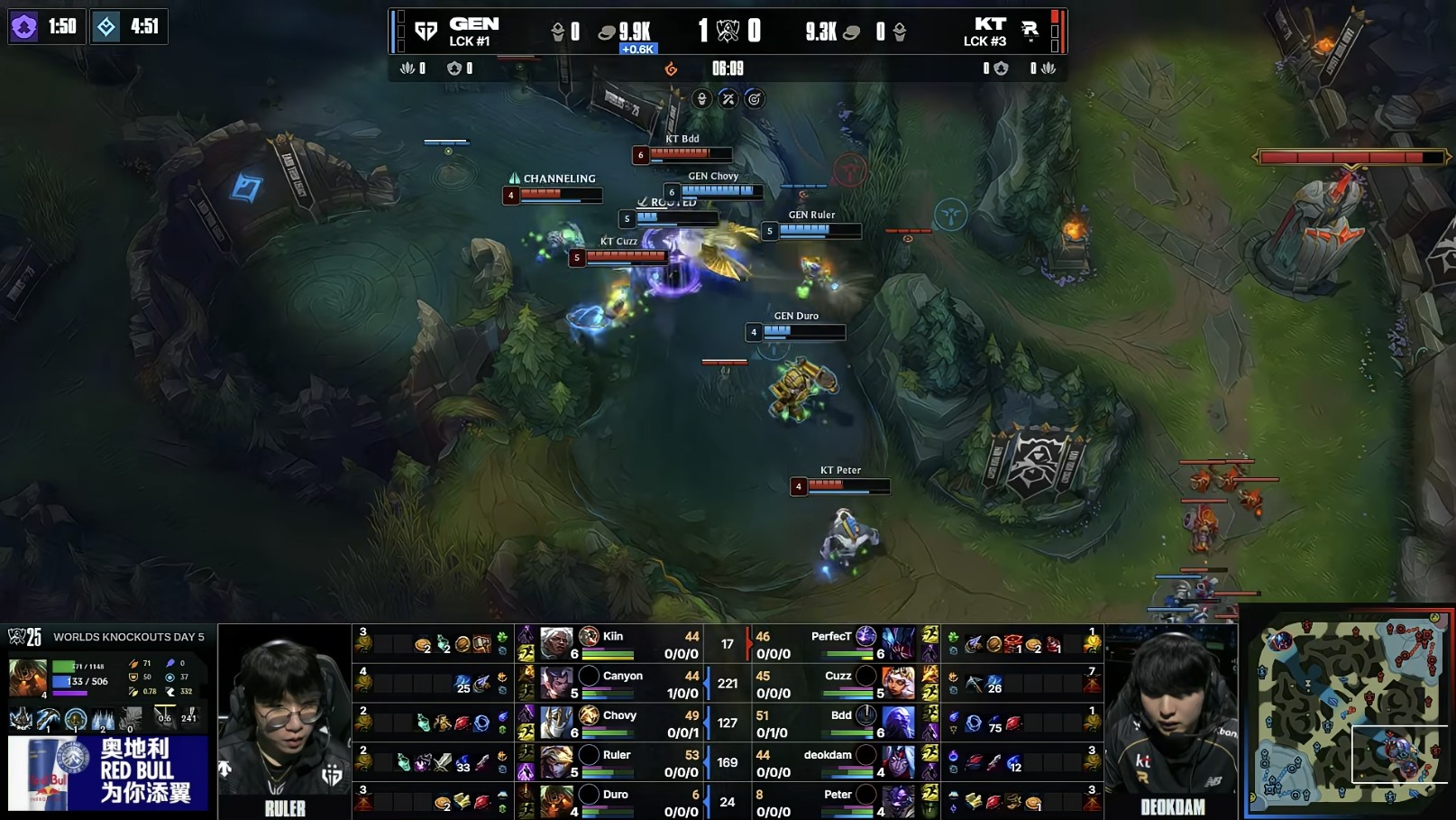
Task: Click the purple Baron timer icon
Action: tap(24, 26)
